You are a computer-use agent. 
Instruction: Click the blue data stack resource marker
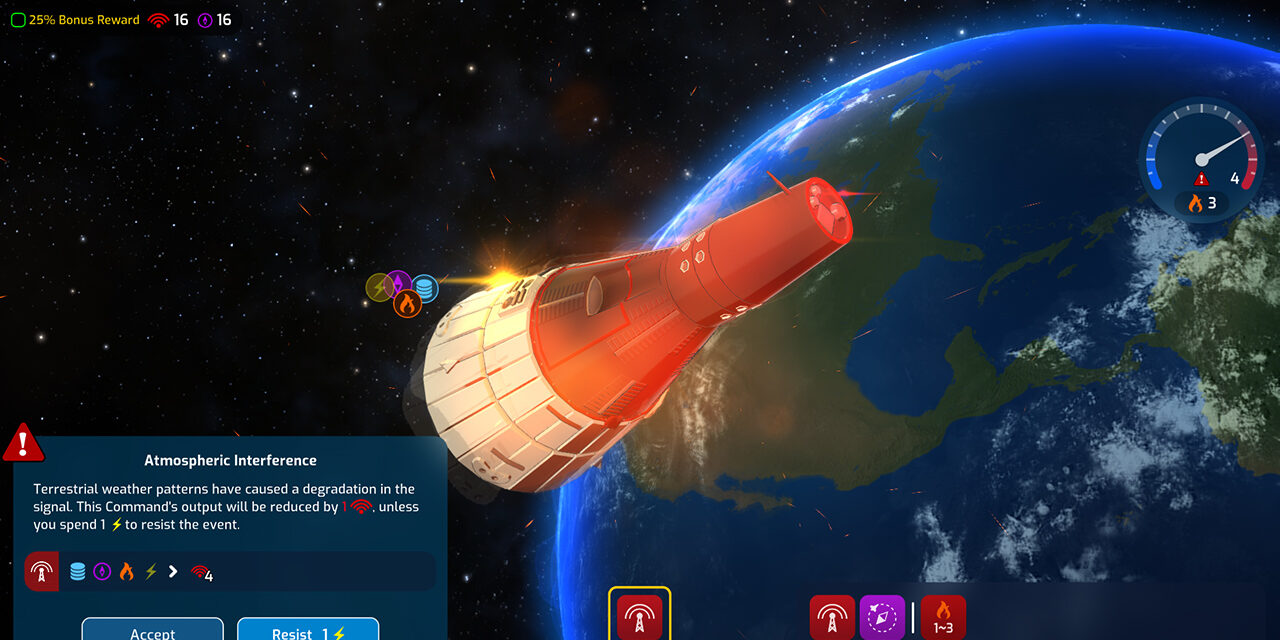pos(425,289)
